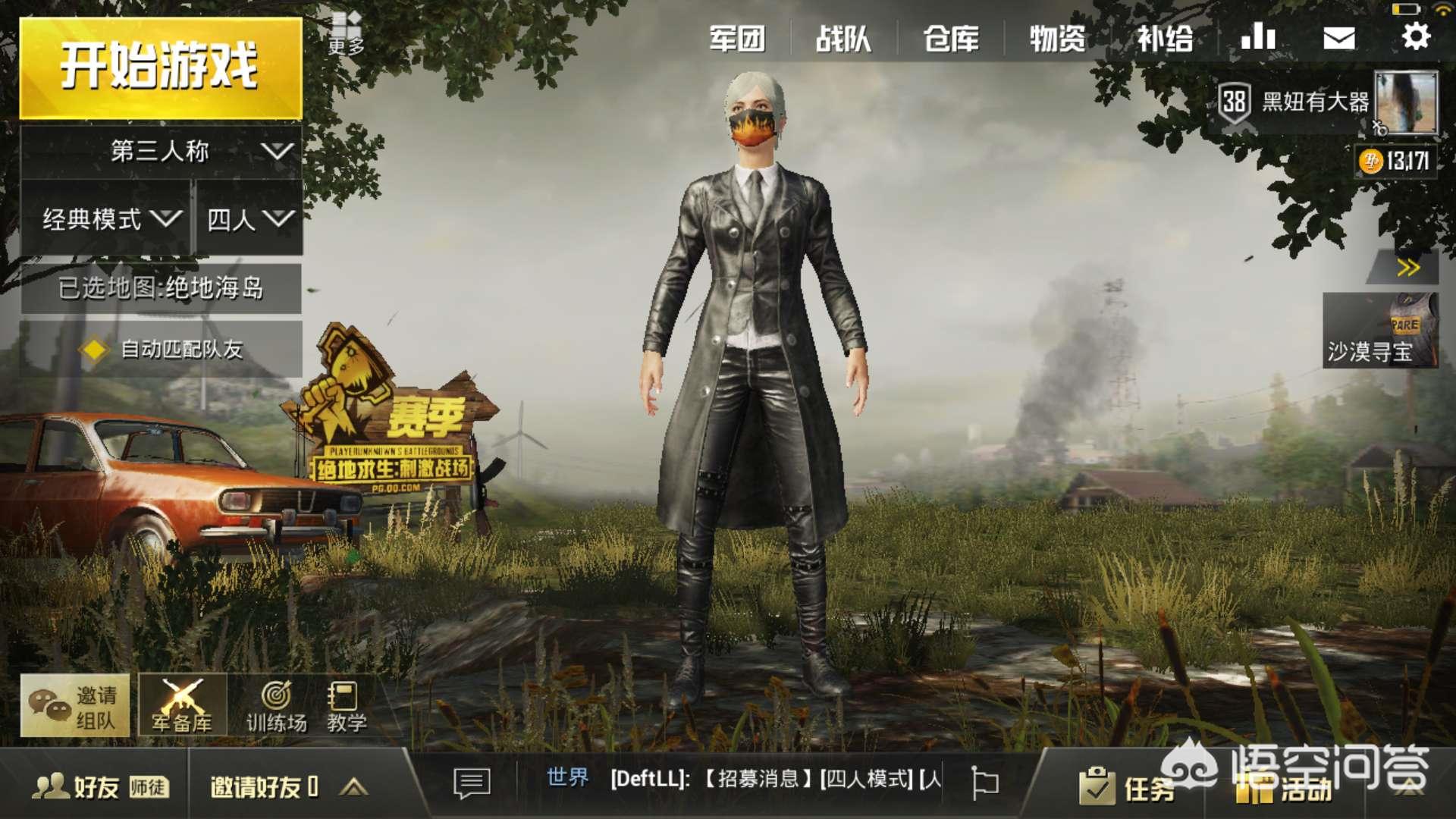The width and height of the screenshot is (1456, 819).
Task: Open the 补给 supply crate menu
Action: coord(1164,38)
